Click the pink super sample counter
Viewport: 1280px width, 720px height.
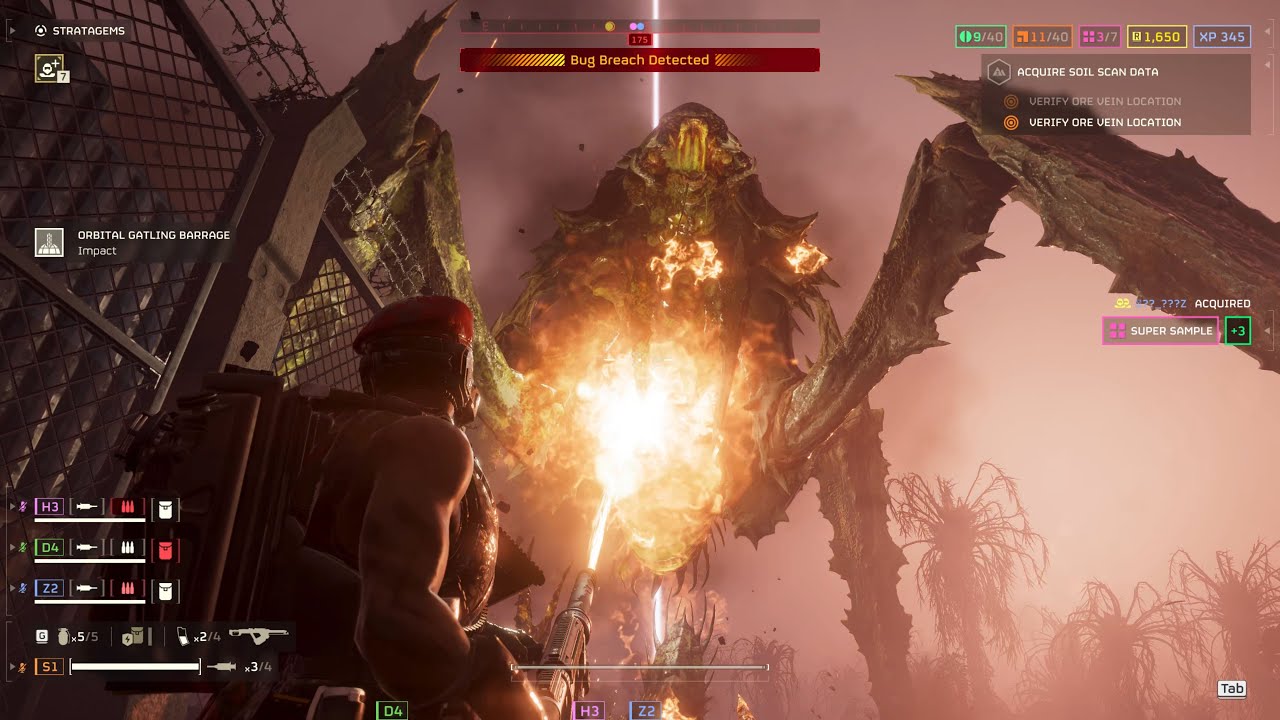(x=1100, y=37)
